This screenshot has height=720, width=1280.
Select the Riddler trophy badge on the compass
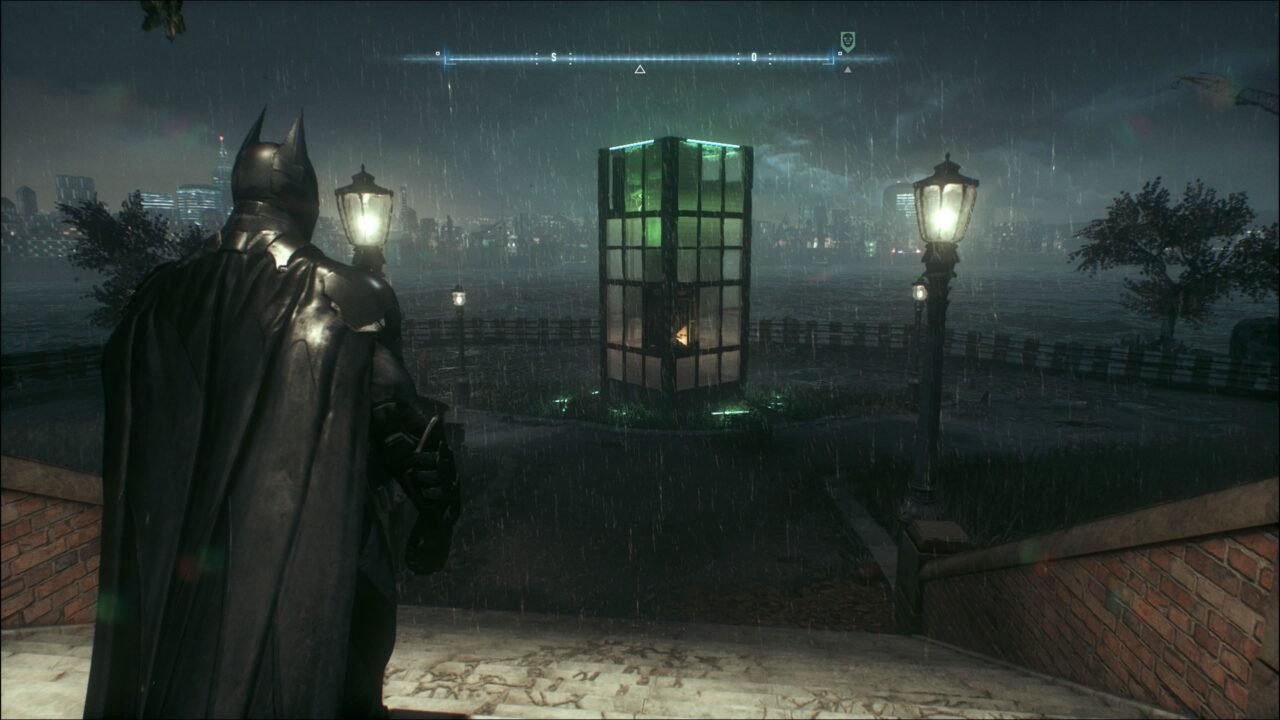coord(847,40)
